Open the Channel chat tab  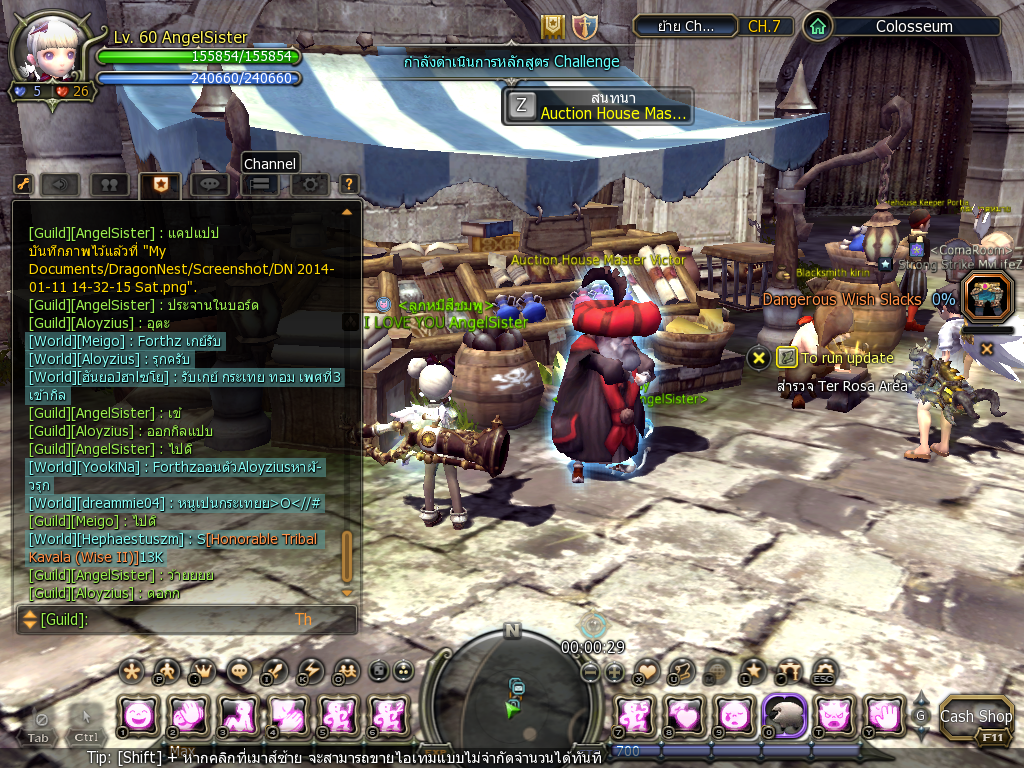[x=260, y=184]
